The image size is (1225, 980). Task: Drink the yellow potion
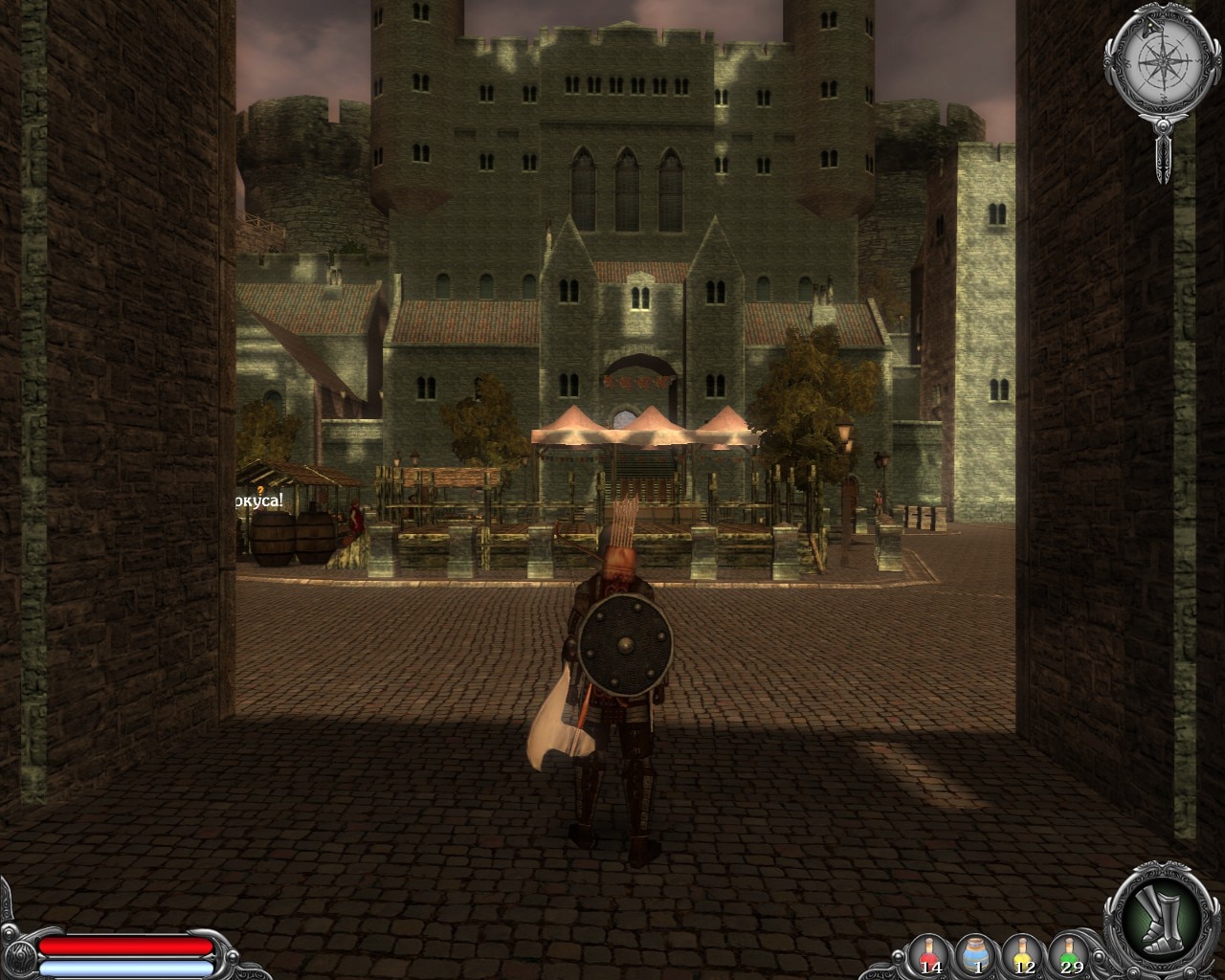pyautogui.click(x=1024, y=953)
